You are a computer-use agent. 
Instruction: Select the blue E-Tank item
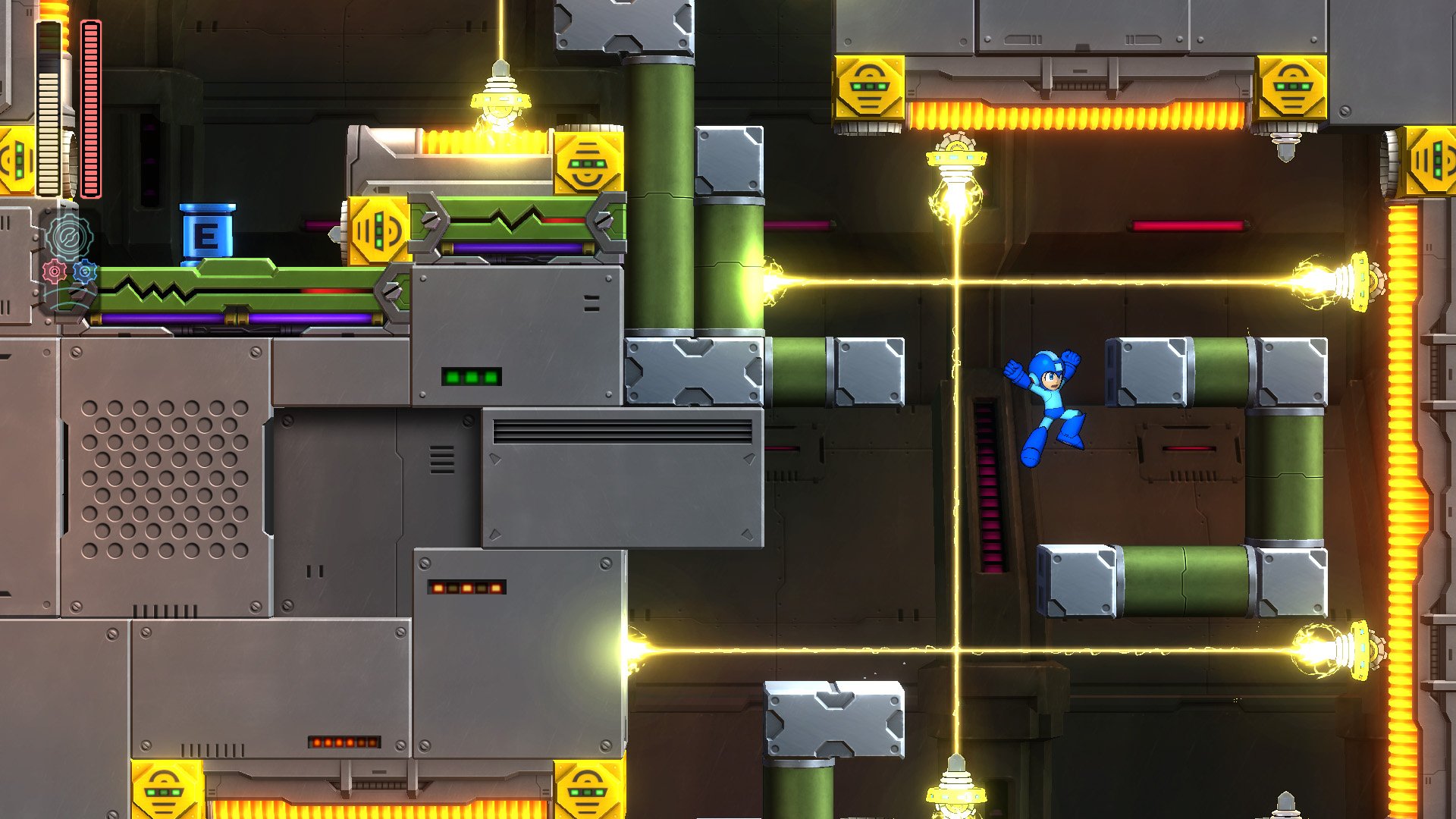coord(206,231)
